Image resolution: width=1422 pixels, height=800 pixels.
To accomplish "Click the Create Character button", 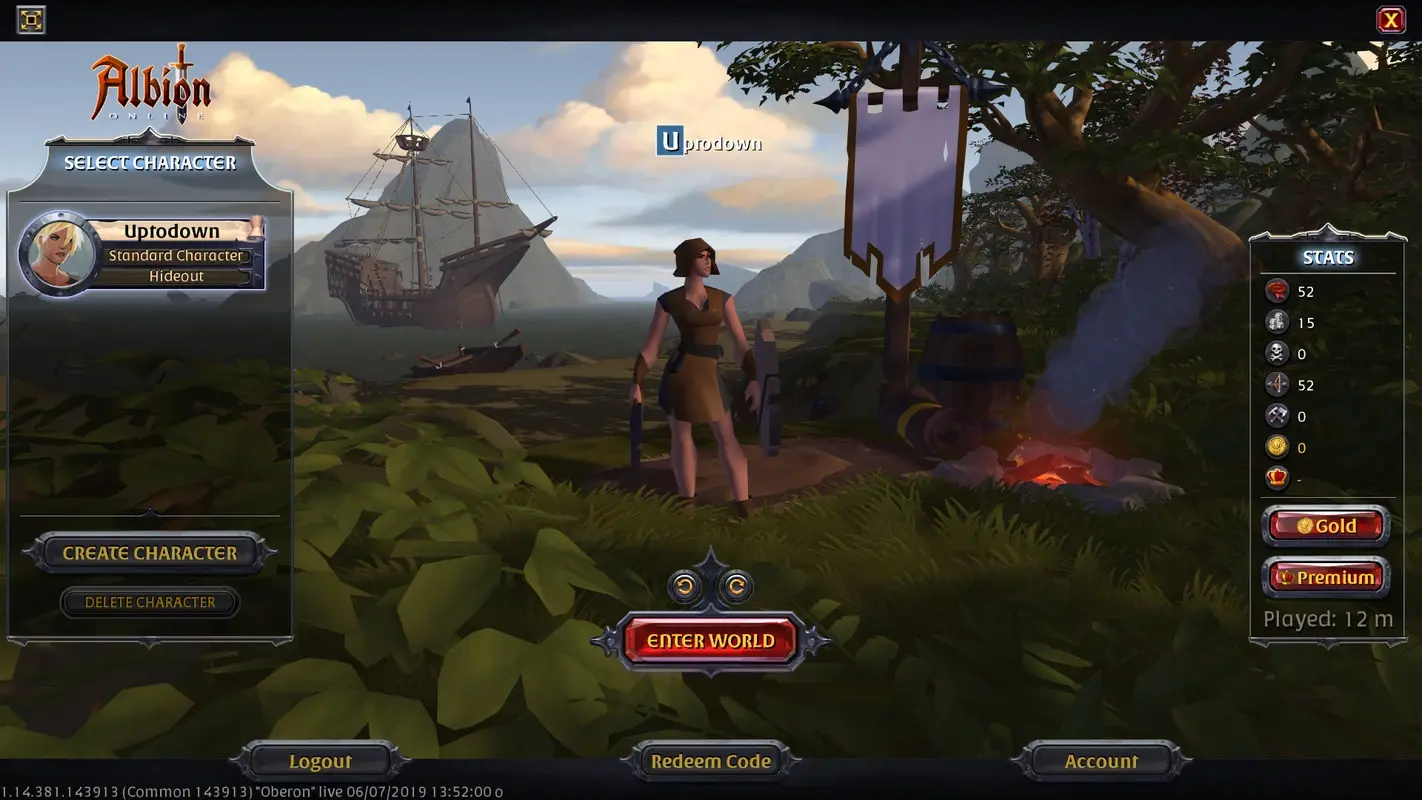I will click(x=150, y=552).
